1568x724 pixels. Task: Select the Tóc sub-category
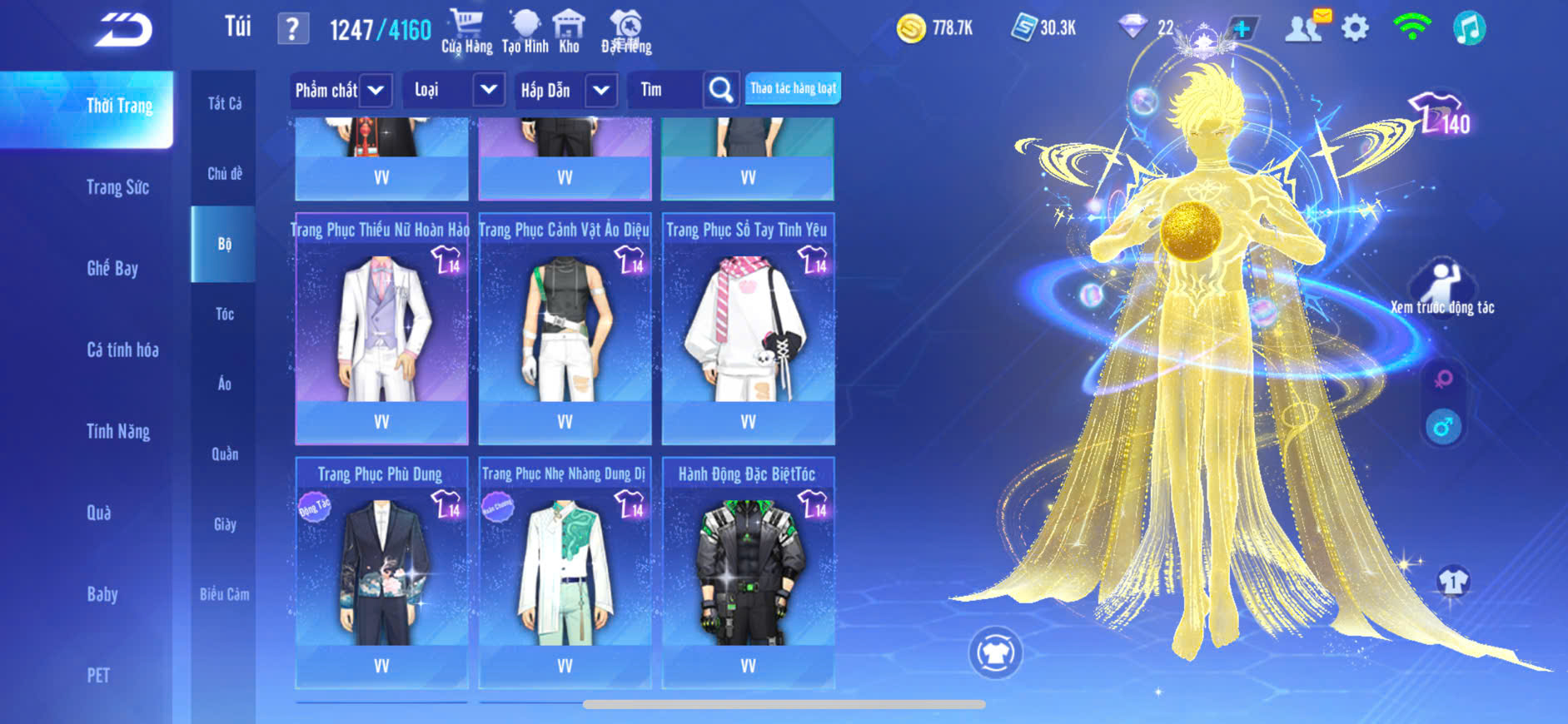pos(224,314)
